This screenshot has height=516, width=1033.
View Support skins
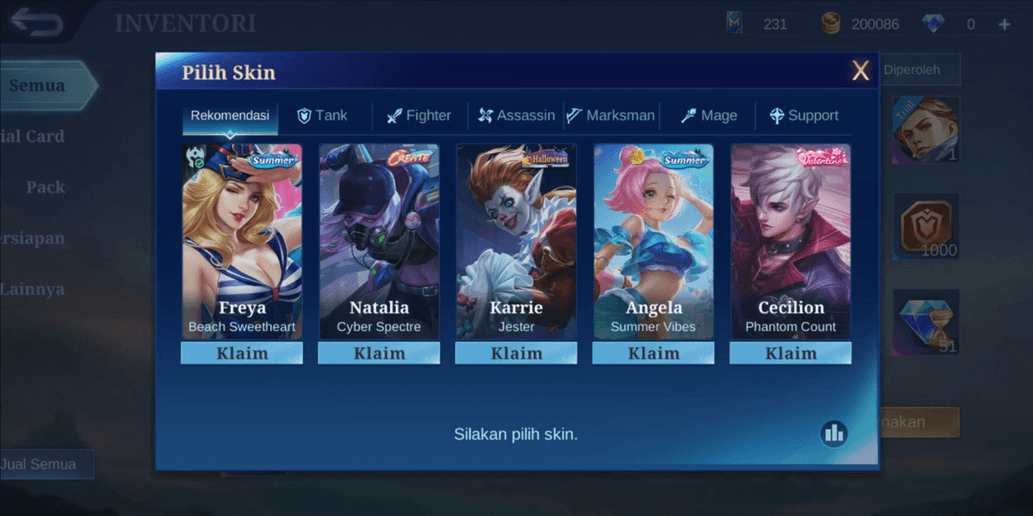(804, 116)
